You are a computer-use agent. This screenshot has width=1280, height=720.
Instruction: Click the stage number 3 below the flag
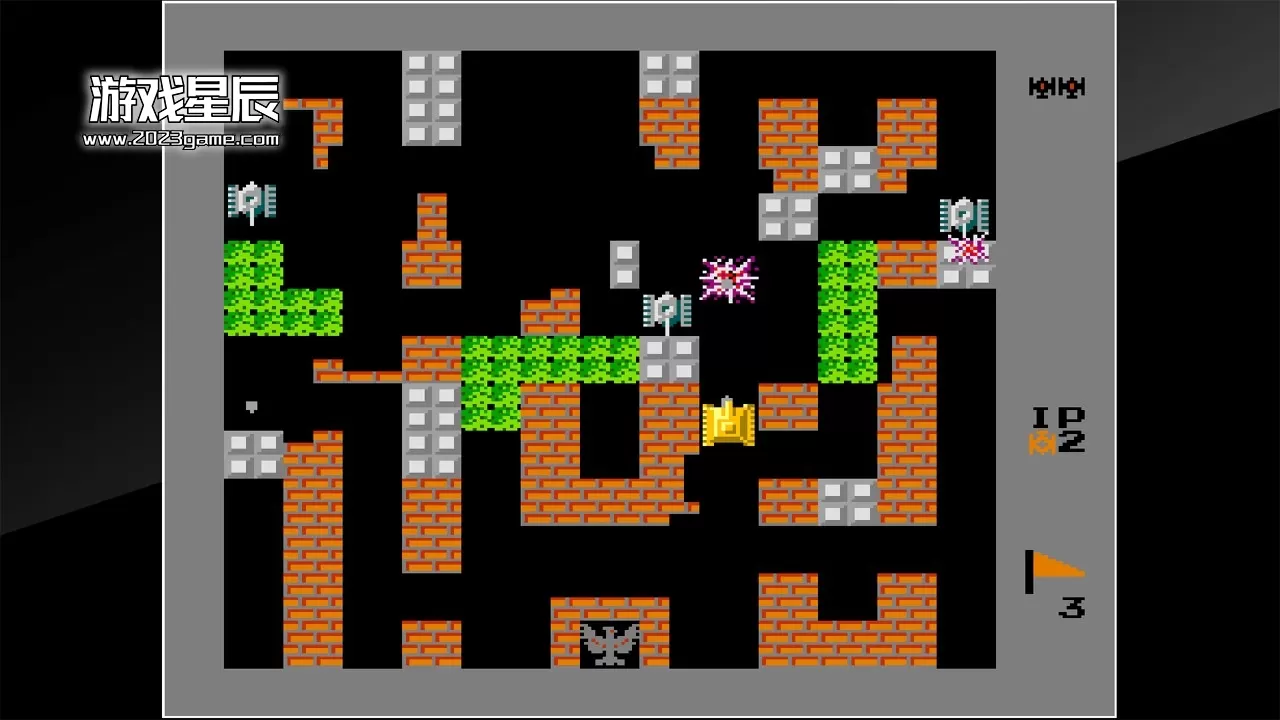1073,606
